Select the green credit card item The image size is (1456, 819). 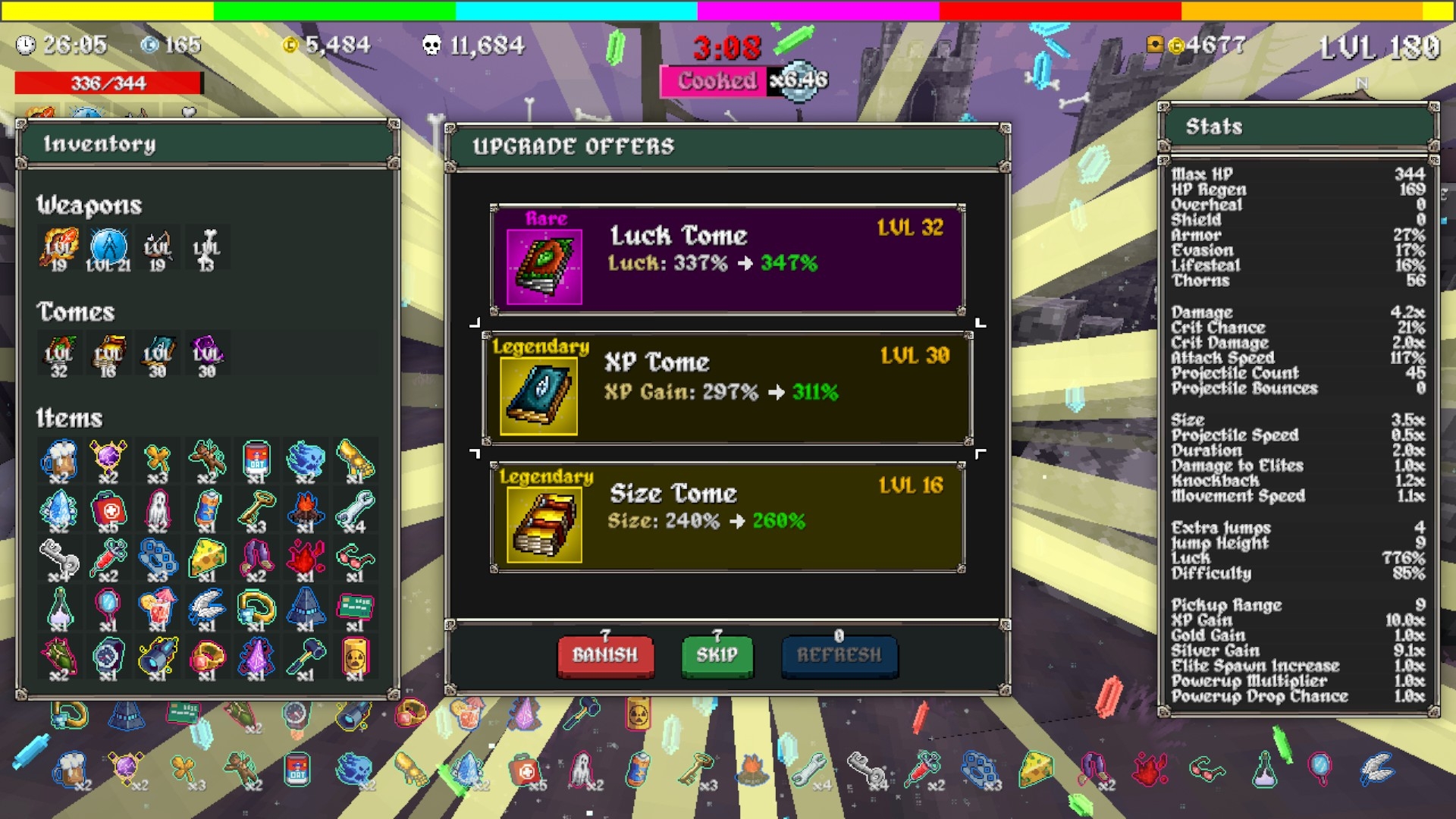(355, 608)
